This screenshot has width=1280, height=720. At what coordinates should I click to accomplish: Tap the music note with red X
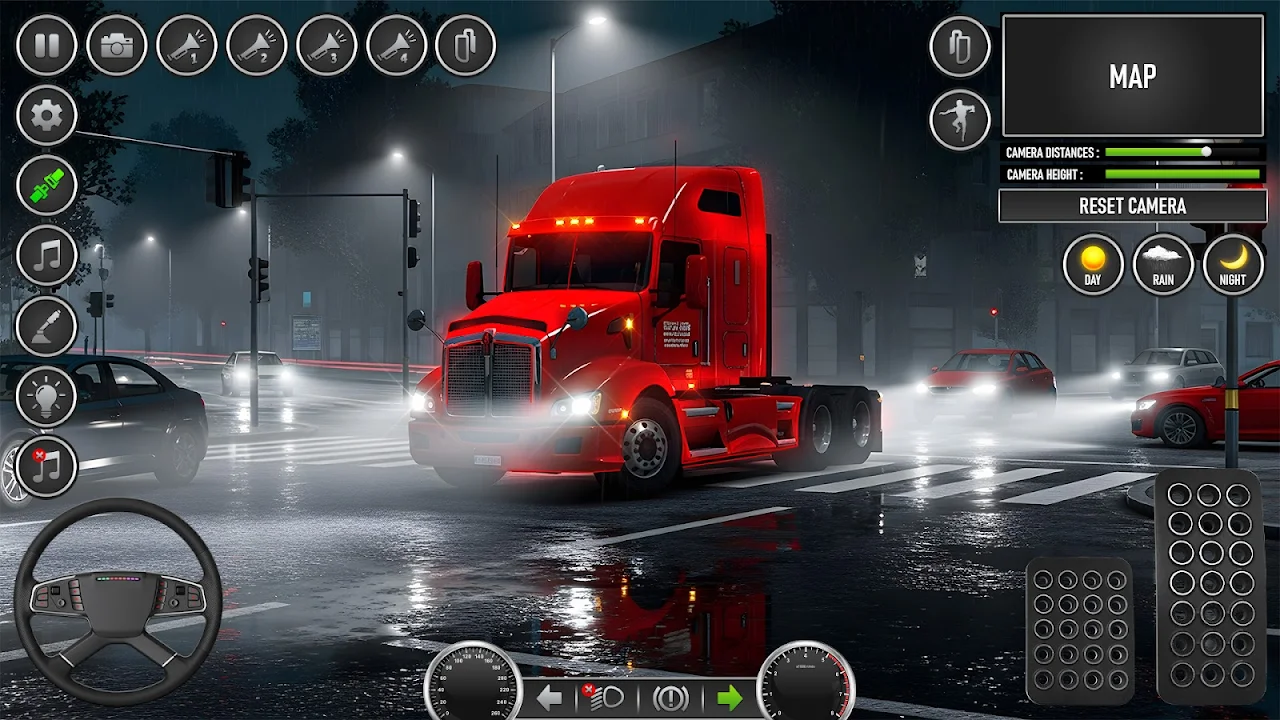click(46, 466)
